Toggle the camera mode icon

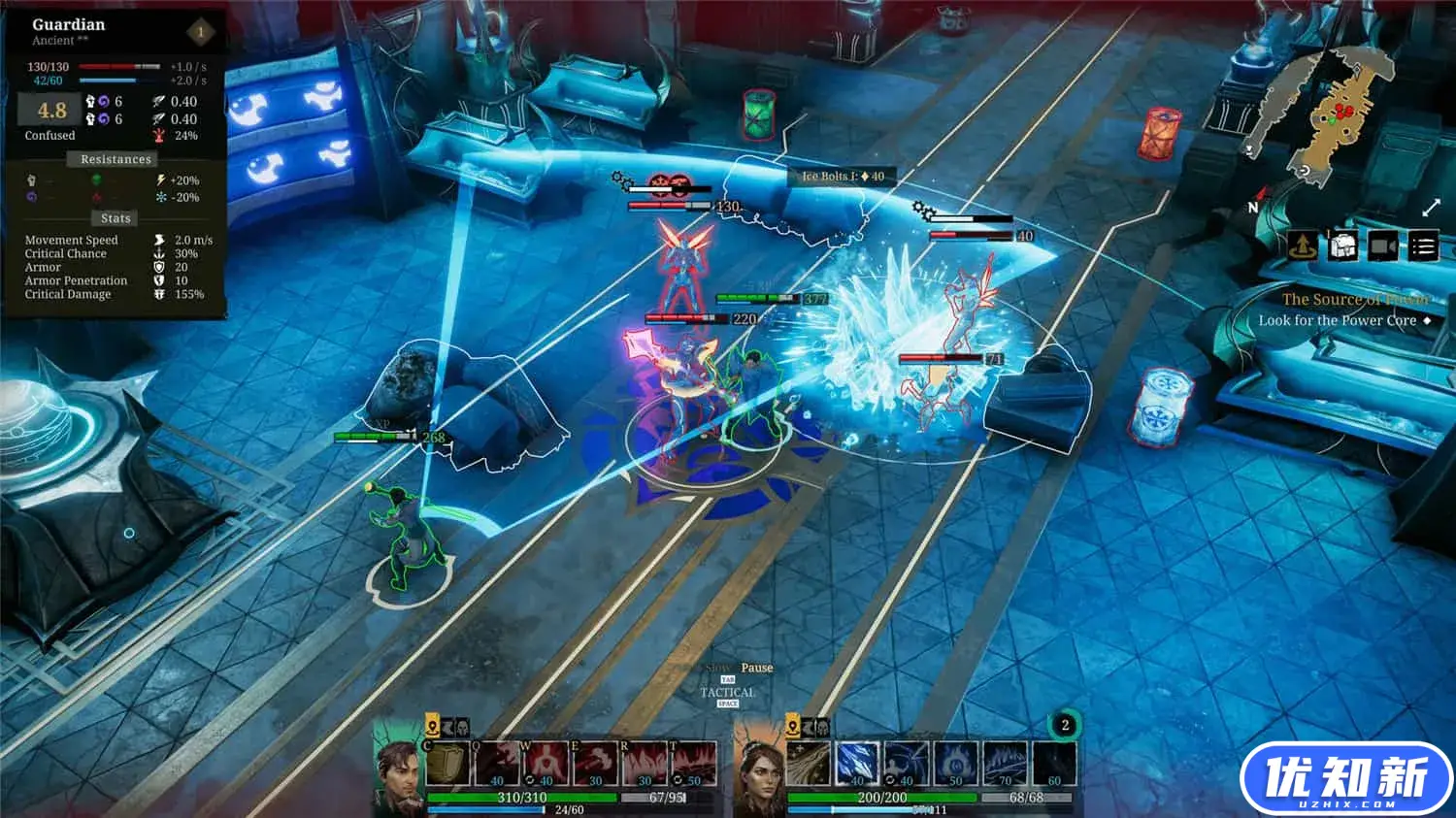1383,246
